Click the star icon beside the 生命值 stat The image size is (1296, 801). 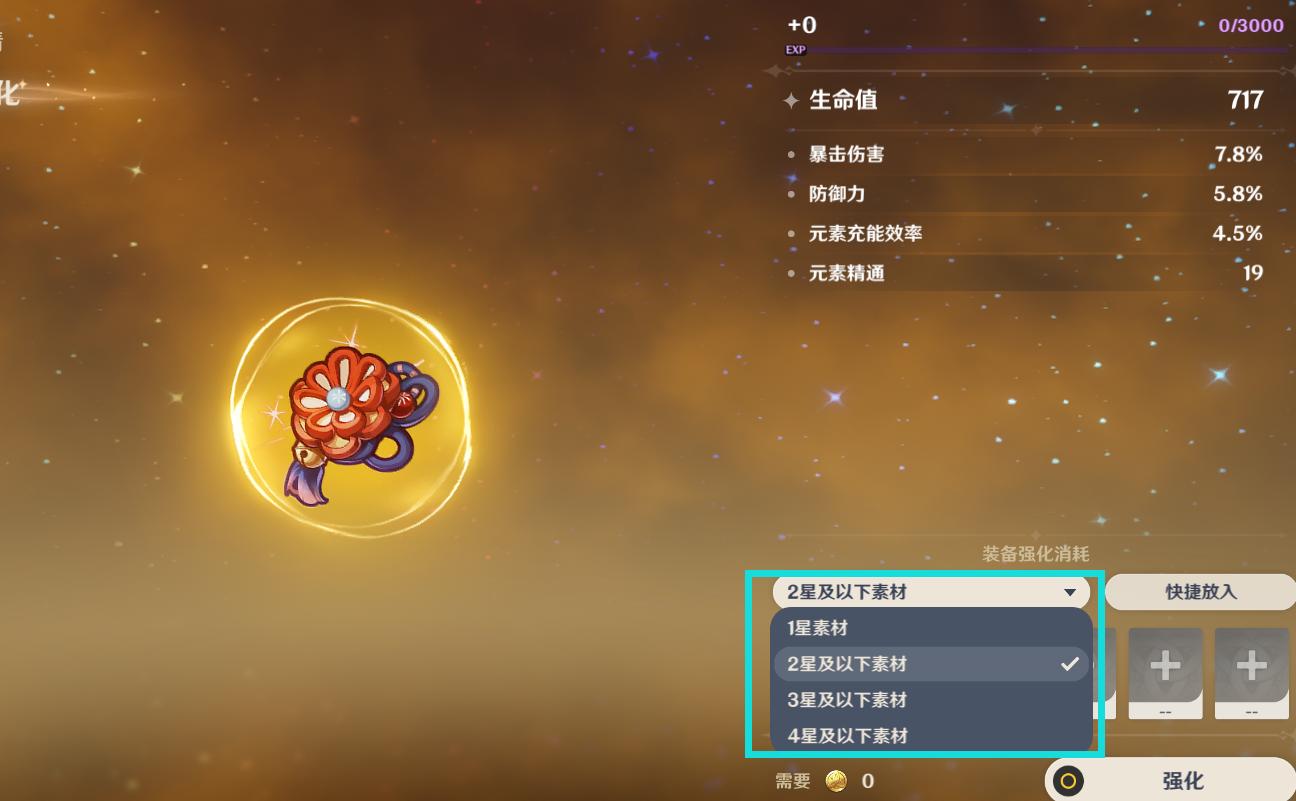(790, 99)
